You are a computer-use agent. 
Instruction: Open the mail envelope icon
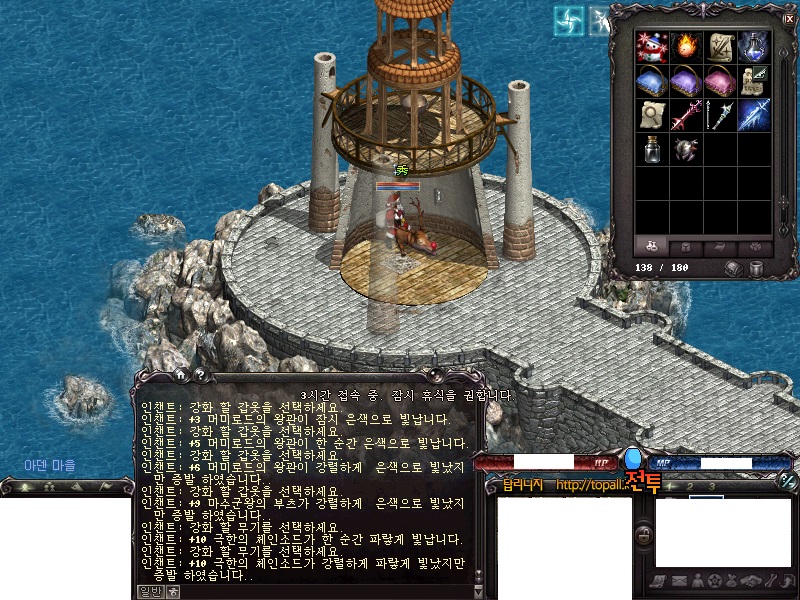(x=679, y=581)
